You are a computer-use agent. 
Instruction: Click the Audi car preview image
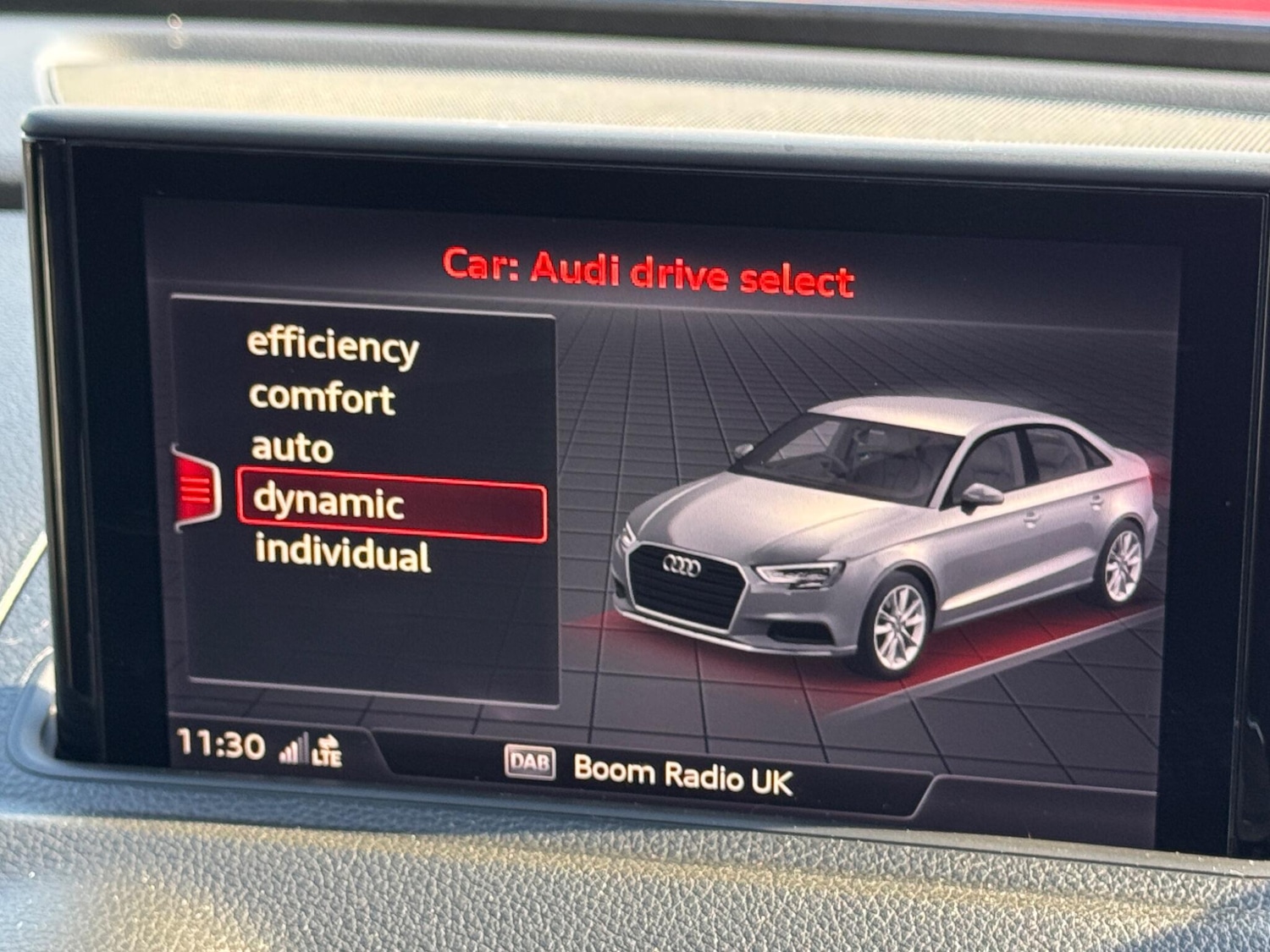[889, 533]
